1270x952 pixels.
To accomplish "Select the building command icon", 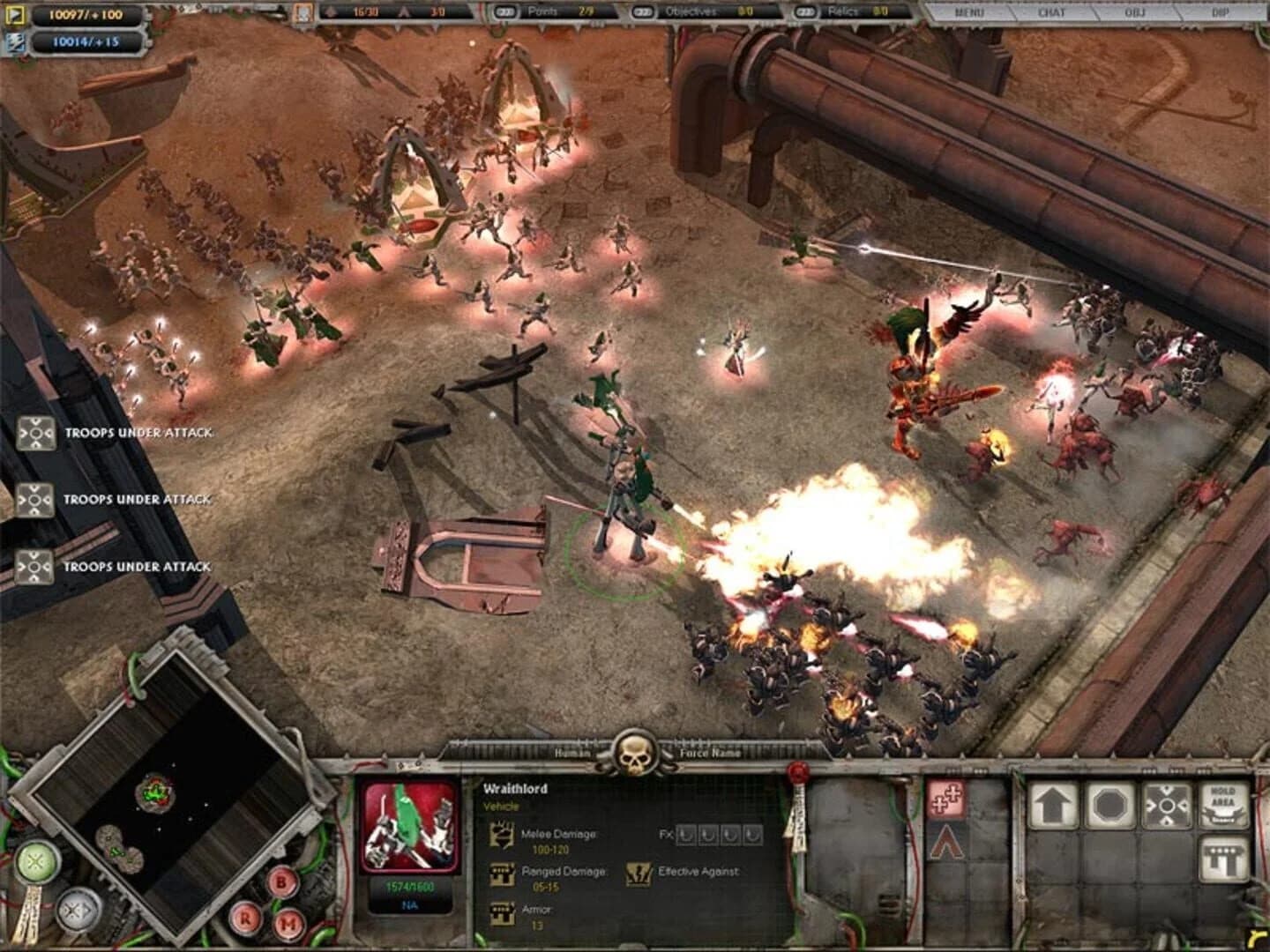I will click(x=1224, y=856).
